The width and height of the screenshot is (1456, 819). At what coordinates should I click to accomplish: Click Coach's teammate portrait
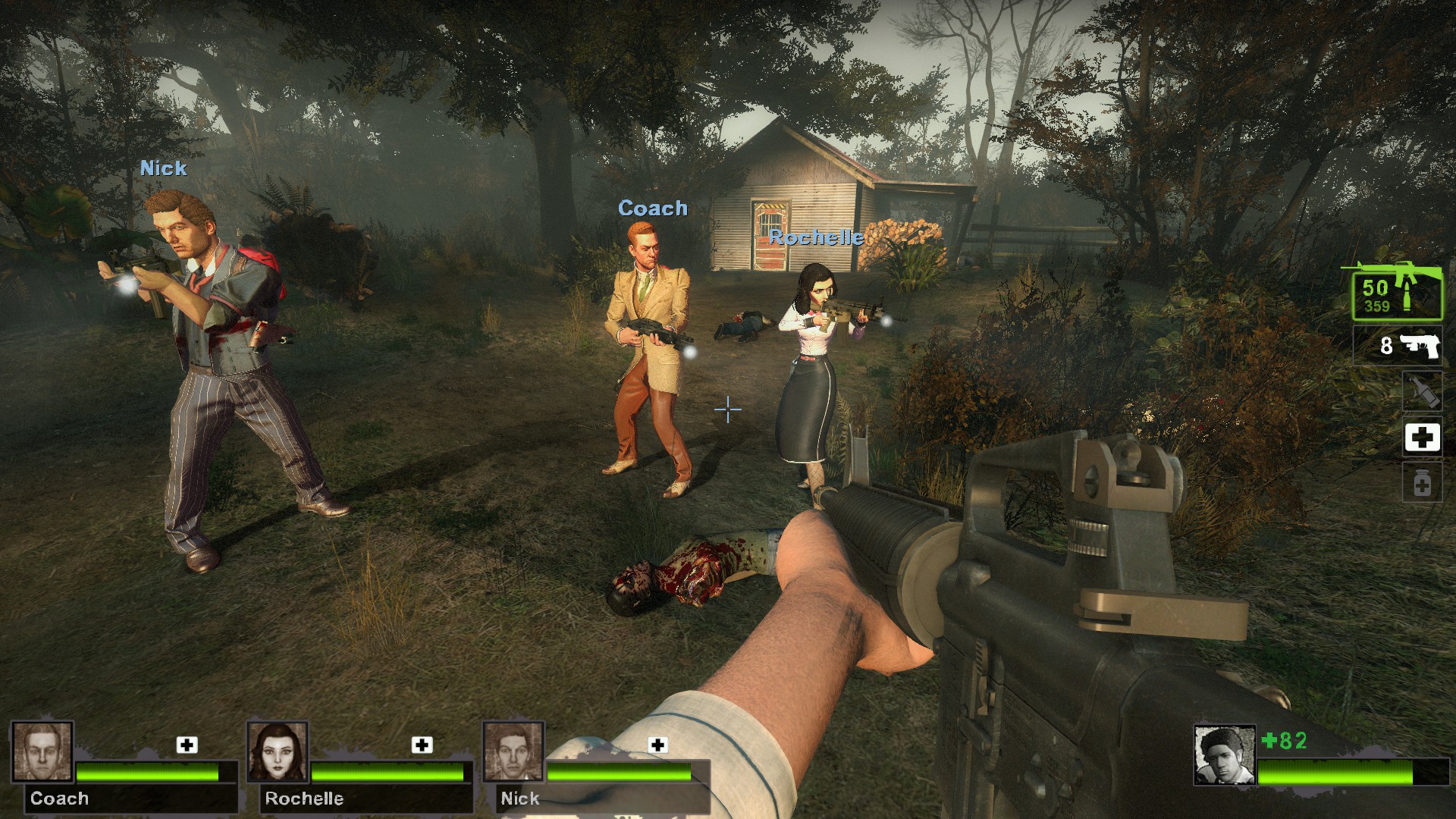42,752
